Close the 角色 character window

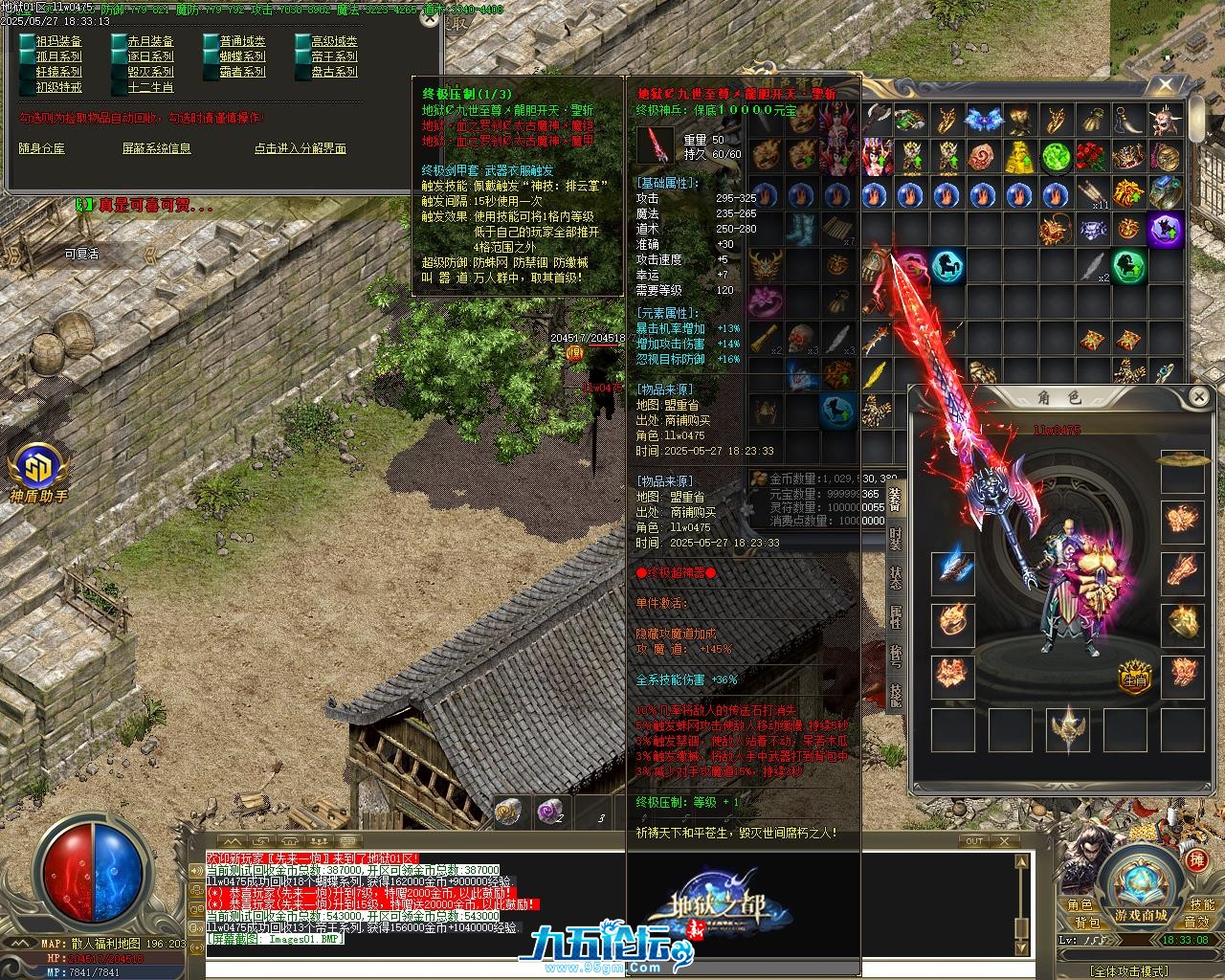1198,396
